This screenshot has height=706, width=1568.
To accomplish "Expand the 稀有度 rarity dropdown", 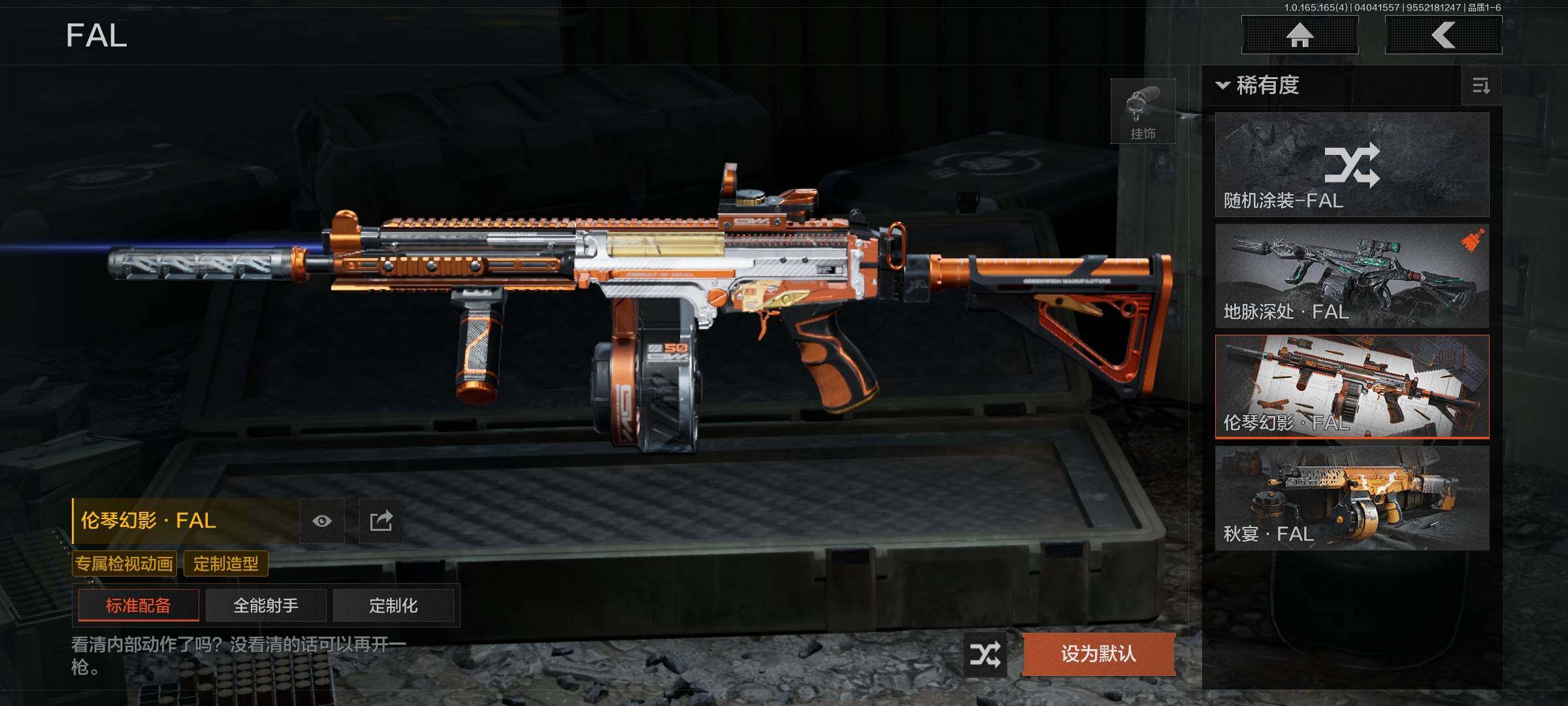I will click(x=1258, y=86).
